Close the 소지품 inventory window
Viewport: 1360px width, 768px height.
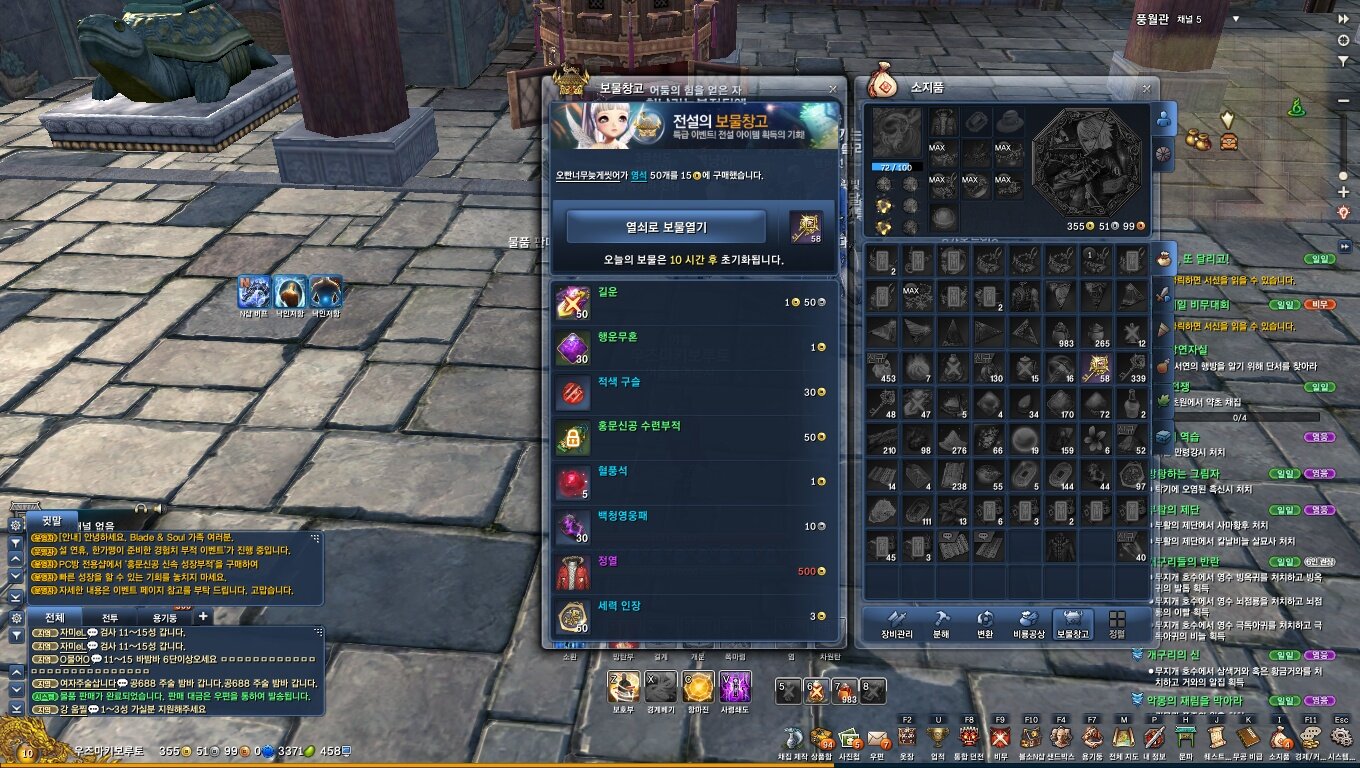1146,88
